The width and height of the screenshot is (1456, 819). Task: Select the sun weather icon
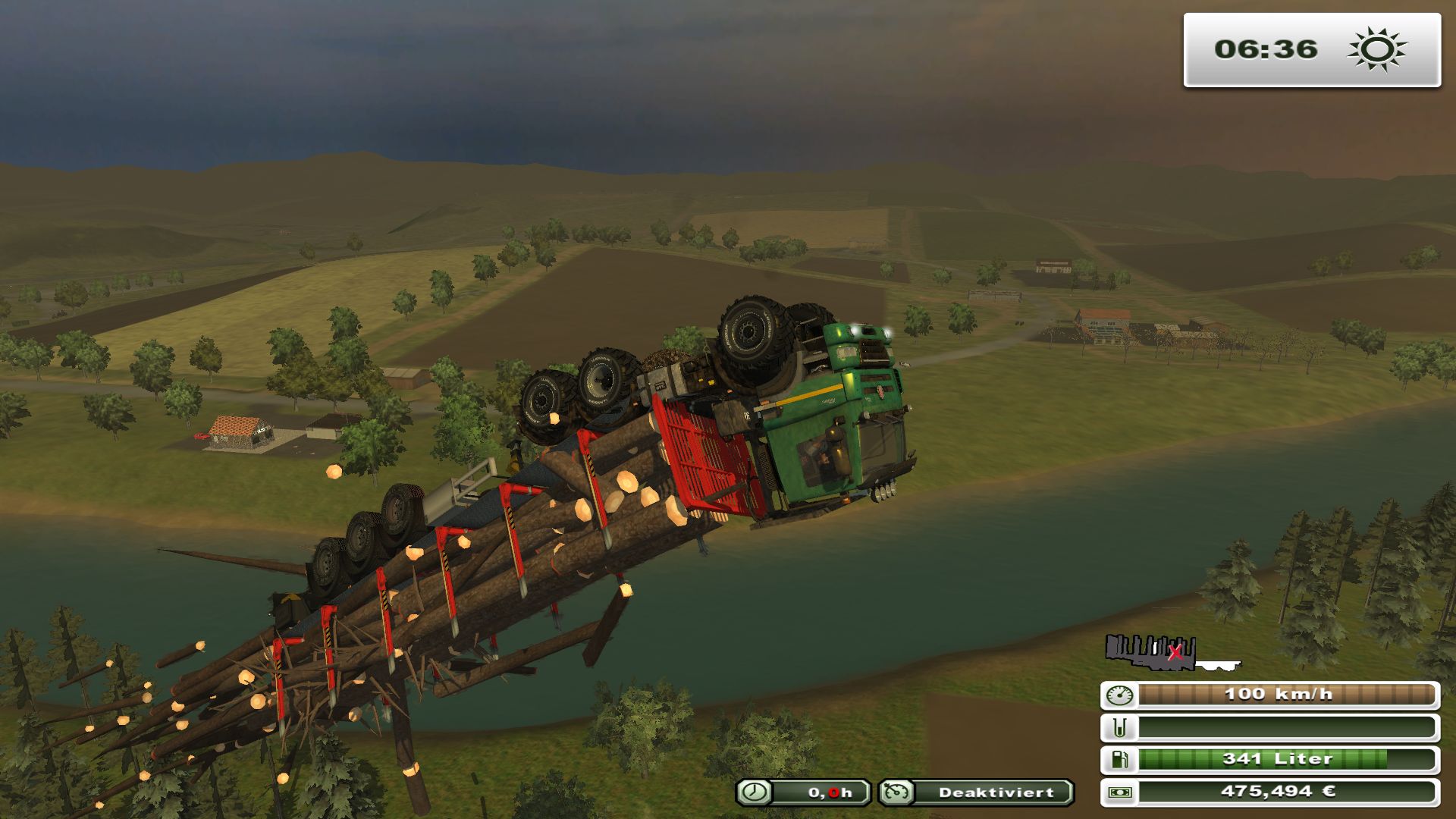coord(1376,50)
